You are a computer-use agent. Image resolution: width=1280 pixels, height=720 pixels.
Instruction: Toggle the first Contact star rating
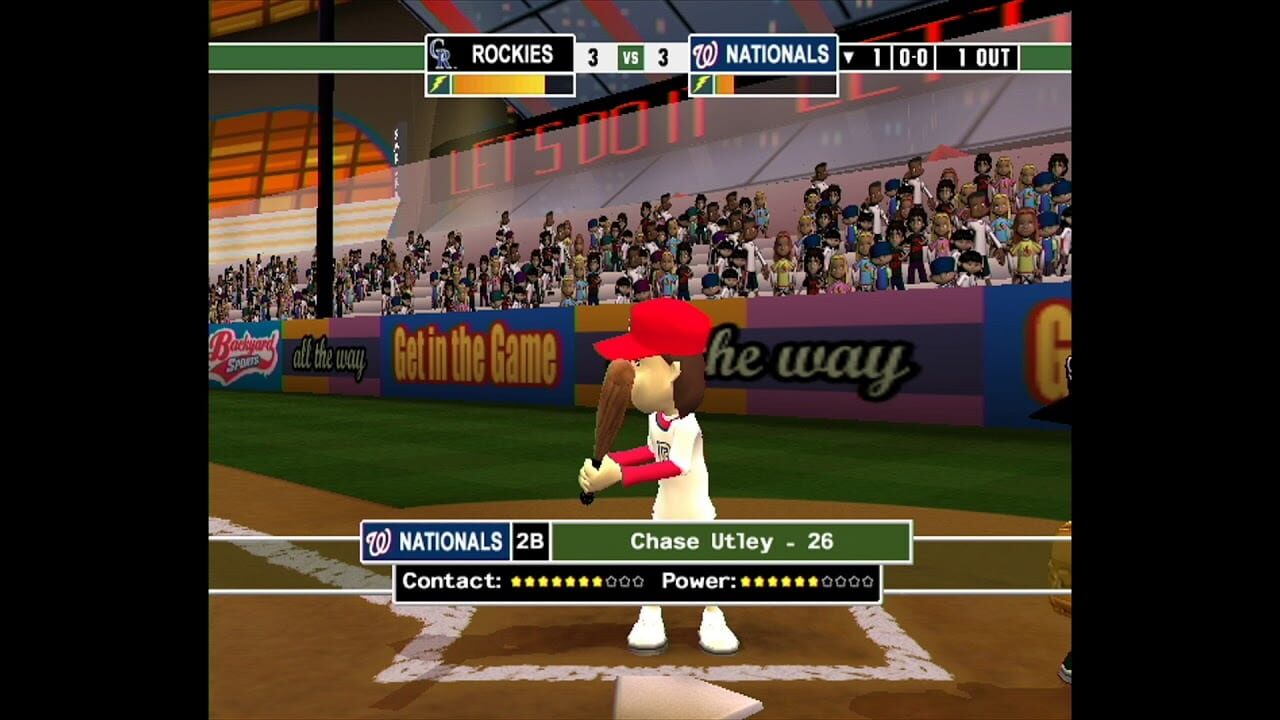[x=518, y=581]
